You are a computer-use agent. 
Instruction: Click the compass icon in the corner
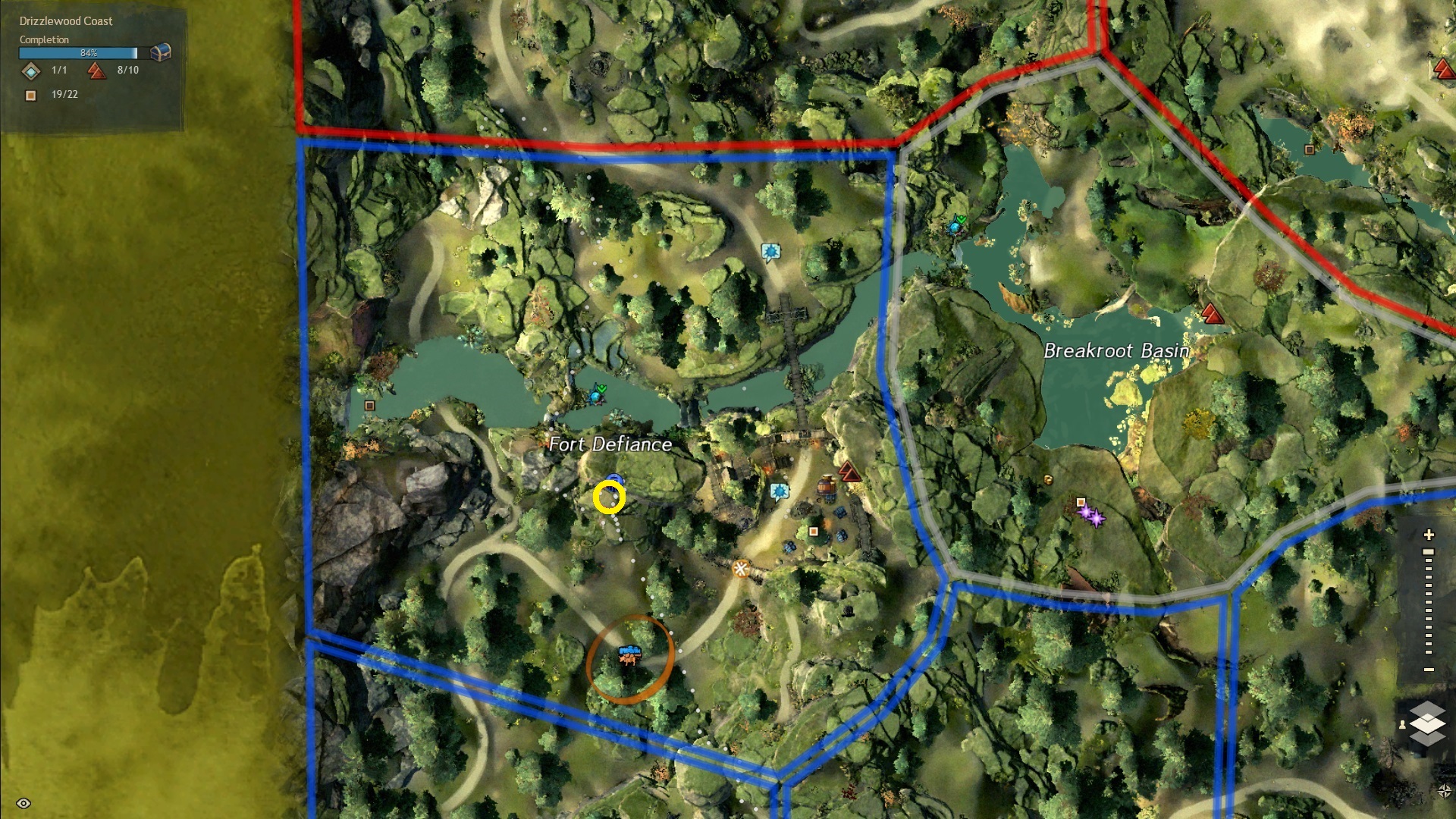(1444, 791)
